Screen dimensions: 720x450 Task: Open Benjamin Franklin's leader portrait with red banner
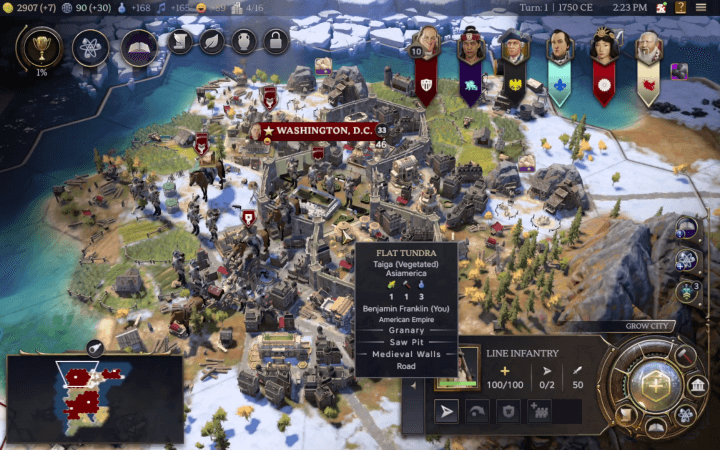[x=426, y=47]
